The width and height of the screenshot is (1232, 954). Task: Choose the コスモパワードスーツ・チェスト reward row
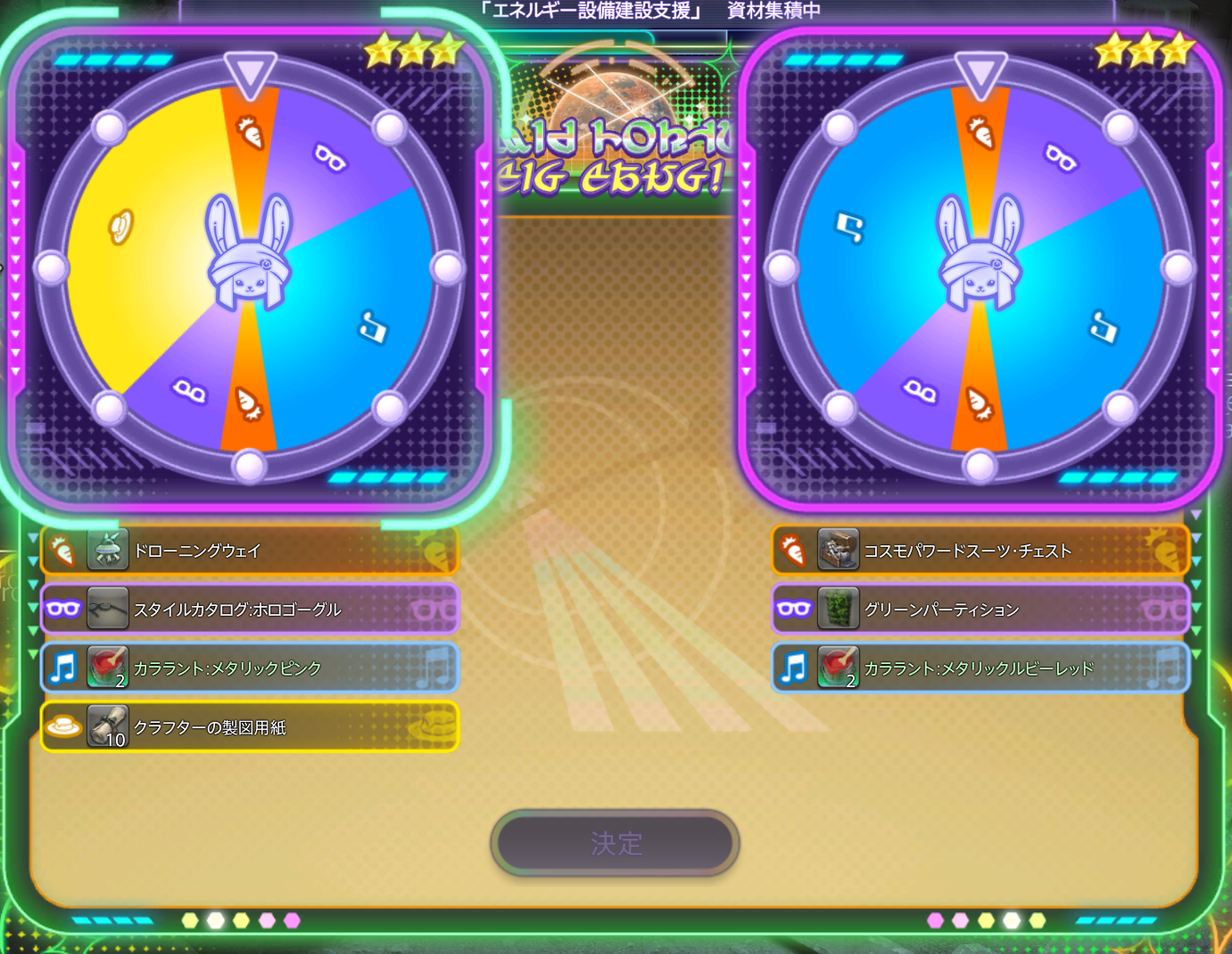pos(980,551)
